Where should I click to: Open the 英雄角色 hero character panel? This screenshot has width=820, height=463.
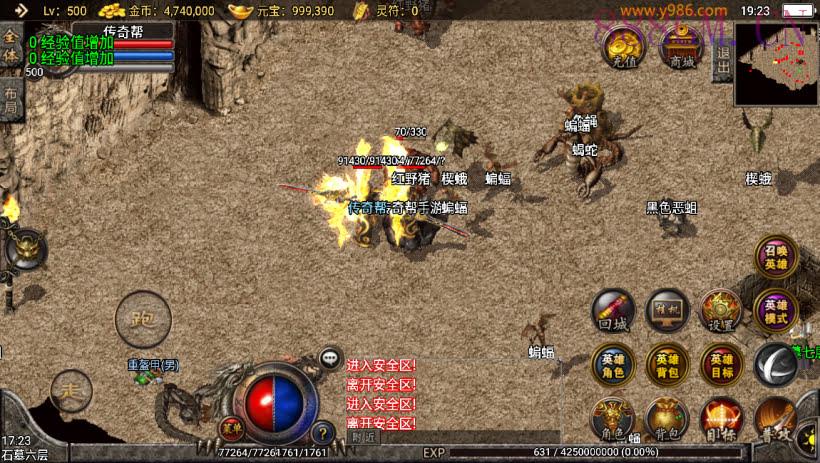(612, 364)
